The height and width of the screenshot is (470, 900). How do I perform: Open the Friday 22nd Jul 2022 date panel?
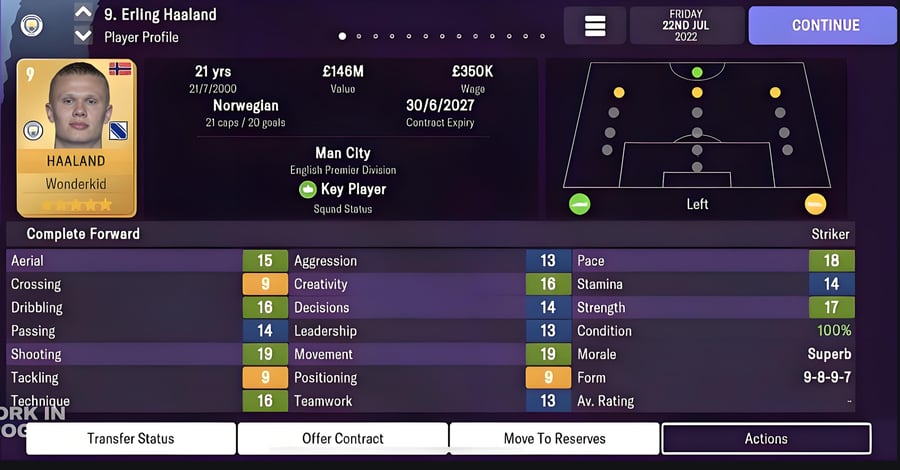coord(685,26)
